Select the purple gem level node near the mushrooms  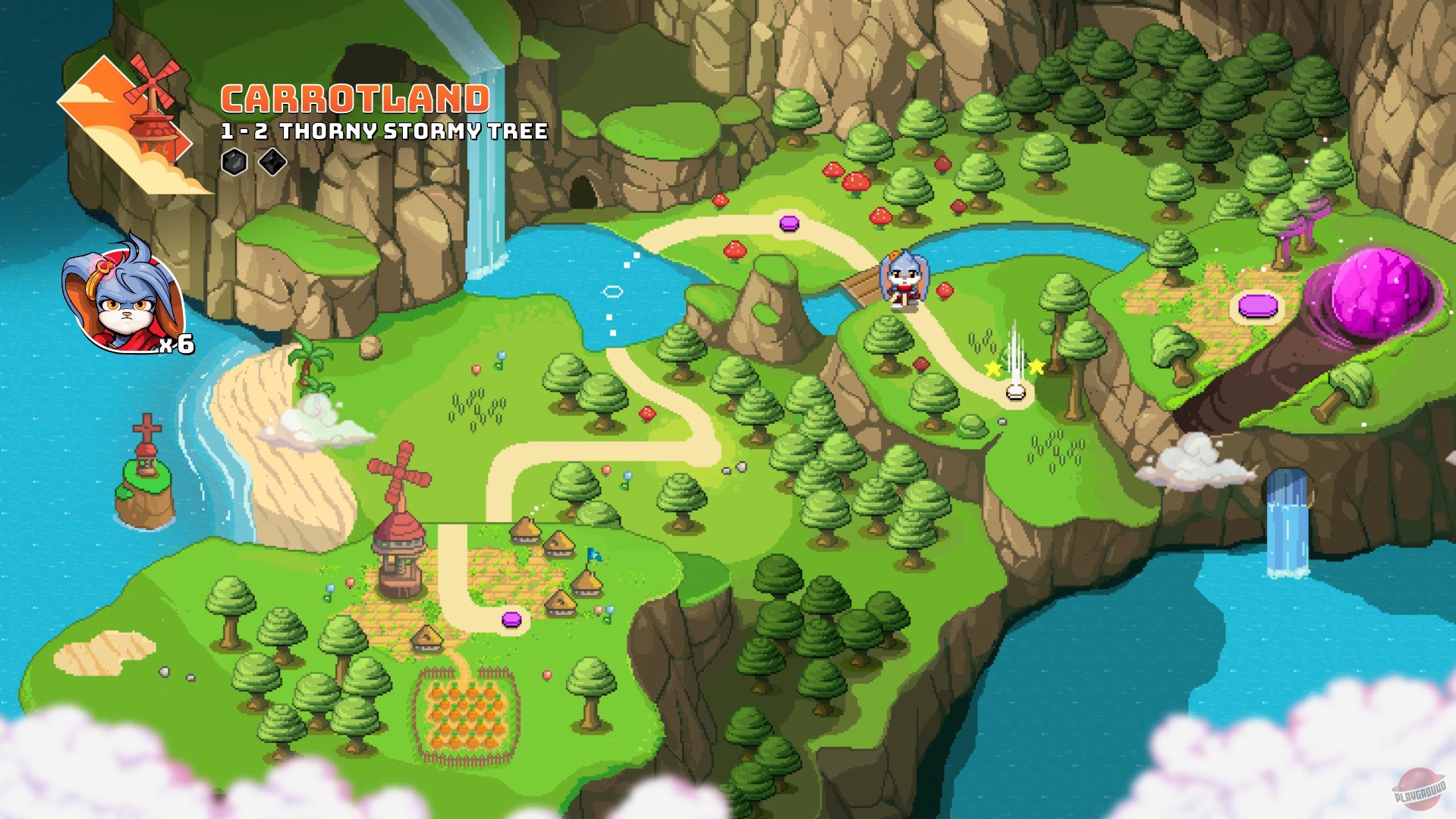click(x=790, y=222)
